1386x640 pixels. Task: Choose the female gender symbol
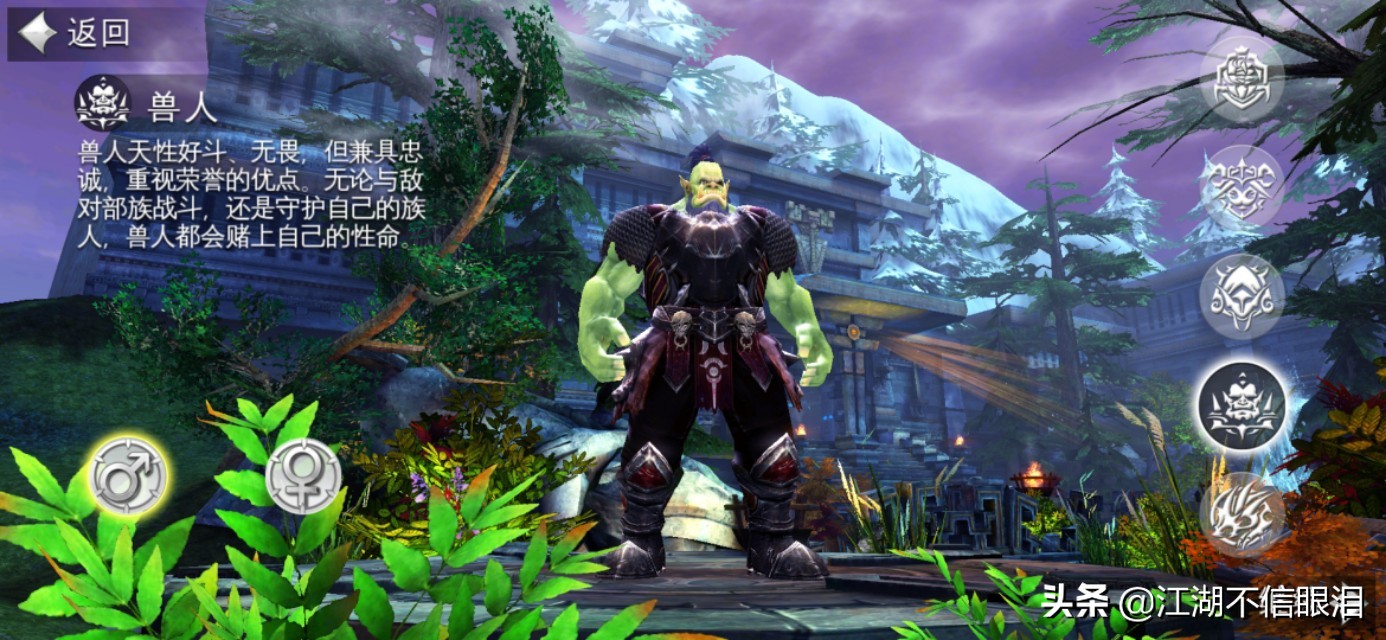click(303, 476)
